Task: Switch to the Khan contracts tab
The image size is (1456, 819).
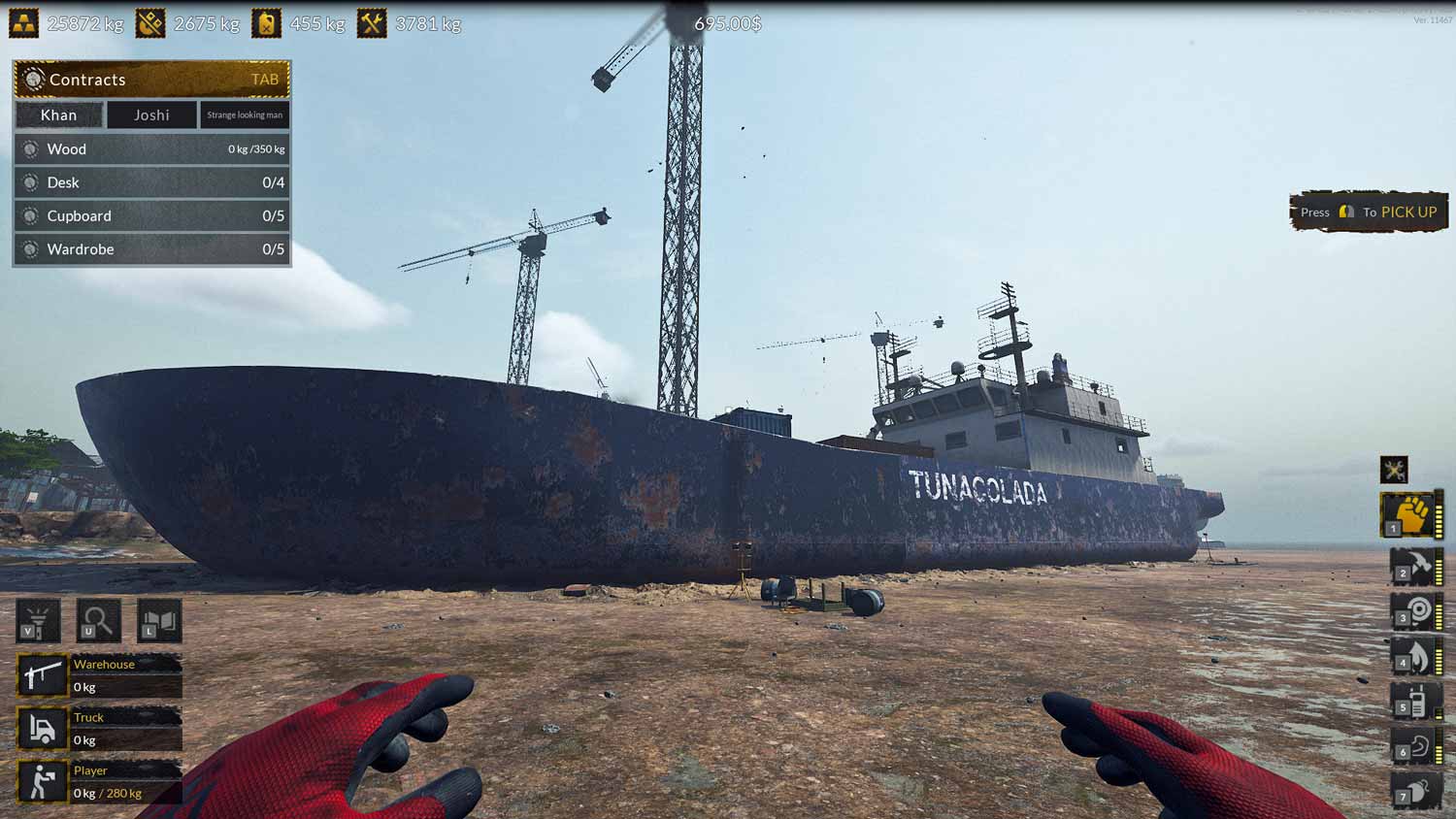Action: tap(59, 115)
